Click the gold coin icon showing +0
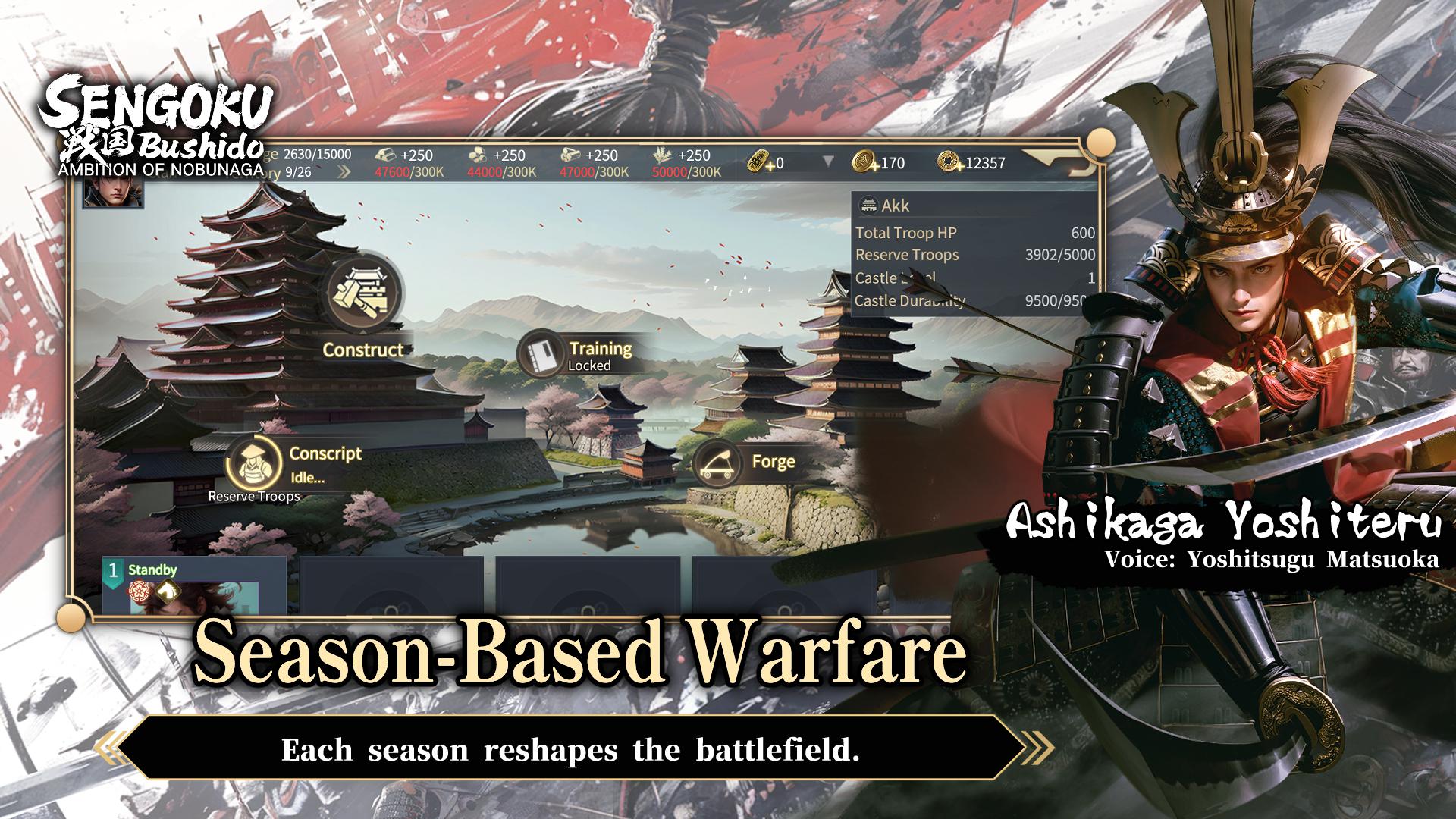Viewport: 1456px width, 819px height. pos(759,160)
